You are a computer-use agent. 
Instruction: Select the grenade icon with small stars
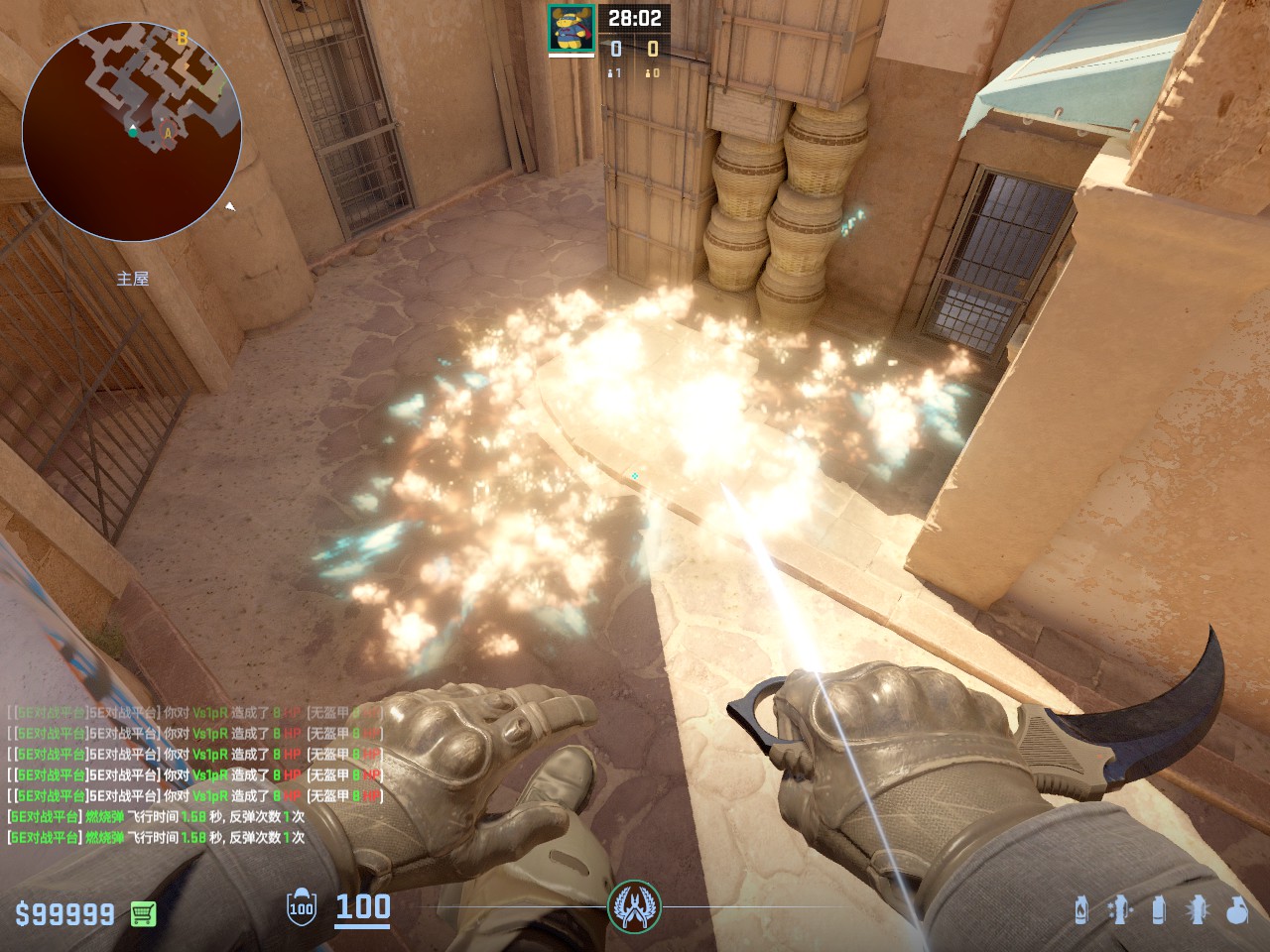point(1120,909)
